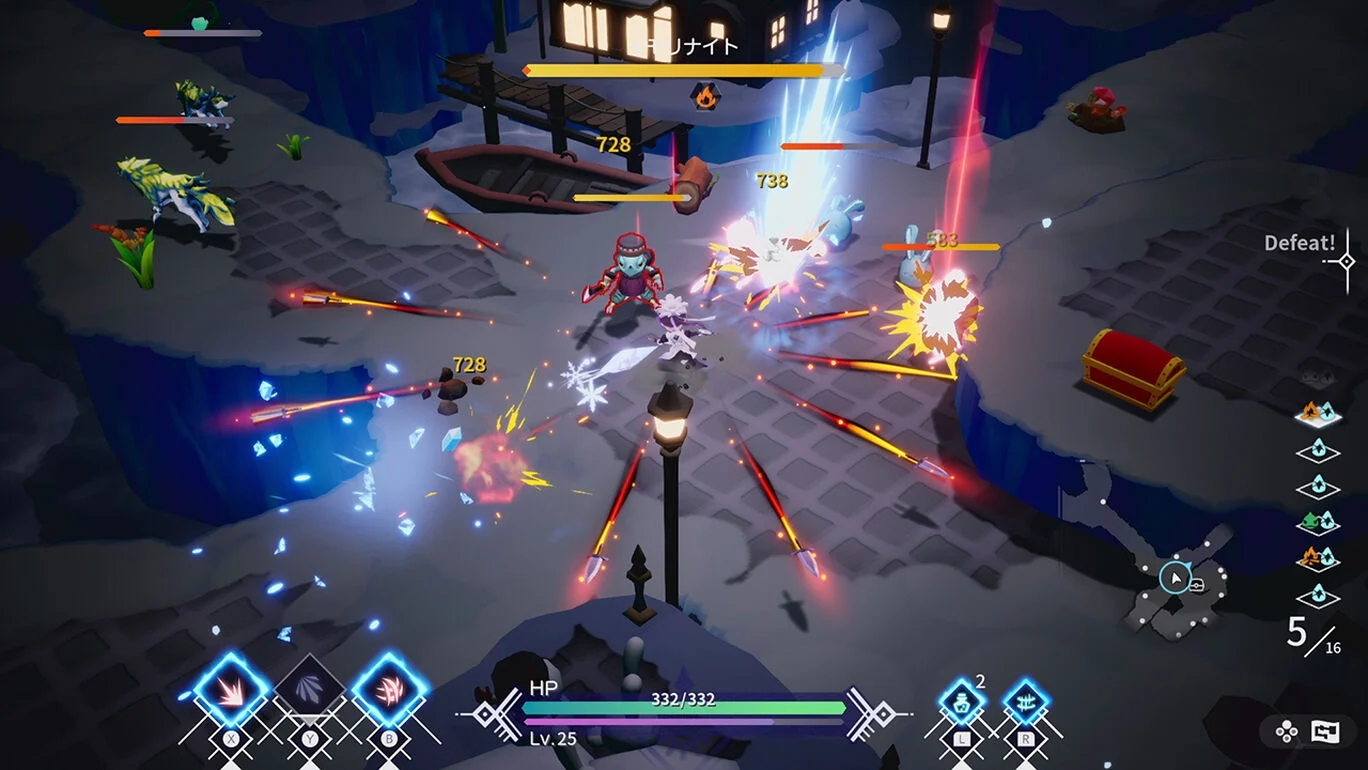Use the potion bottle item
The image size is (1368, 770).
[x=962, y=702]
